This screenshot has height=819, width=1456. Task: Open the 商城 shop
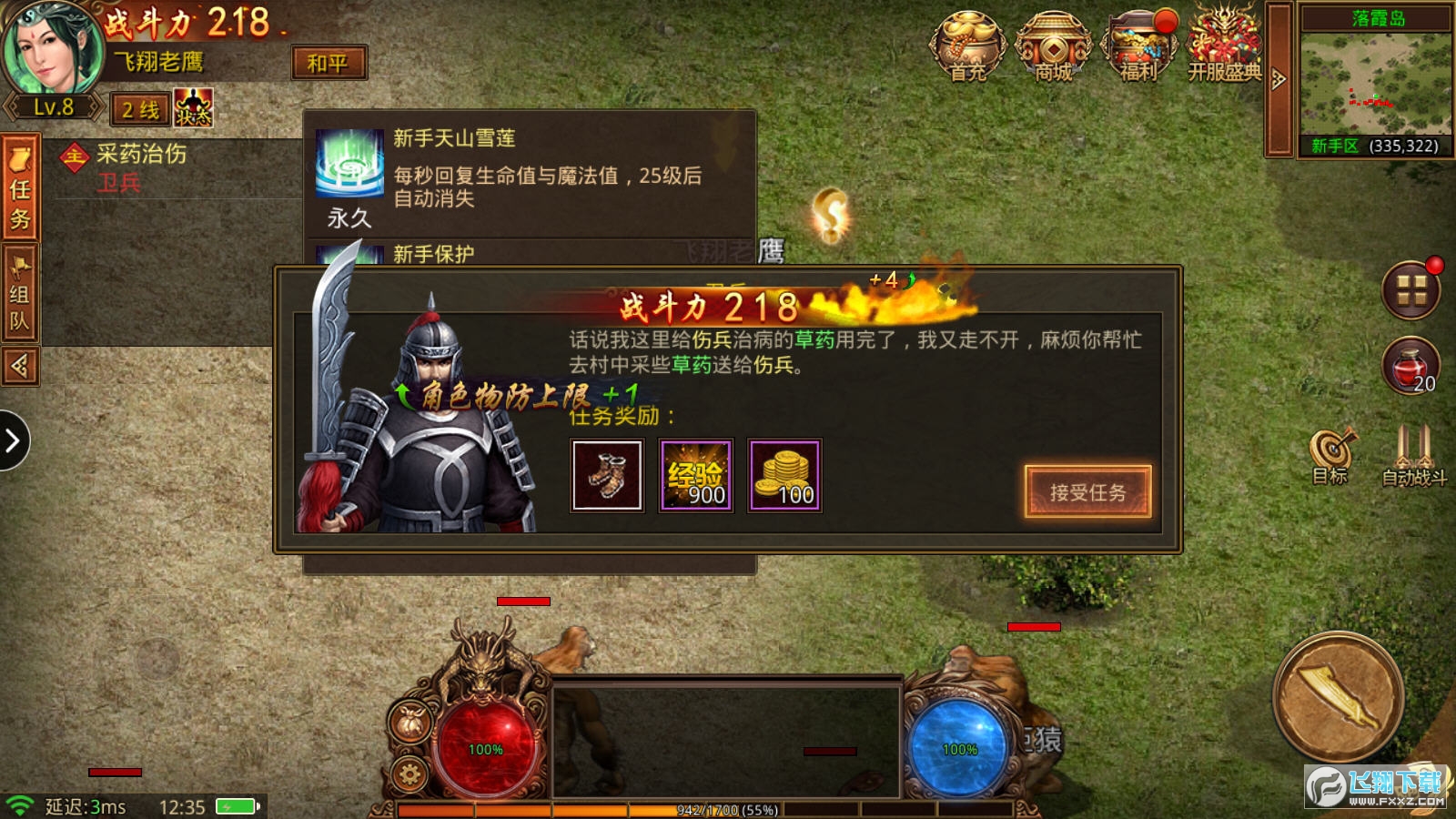click(x=1054, y=45)
